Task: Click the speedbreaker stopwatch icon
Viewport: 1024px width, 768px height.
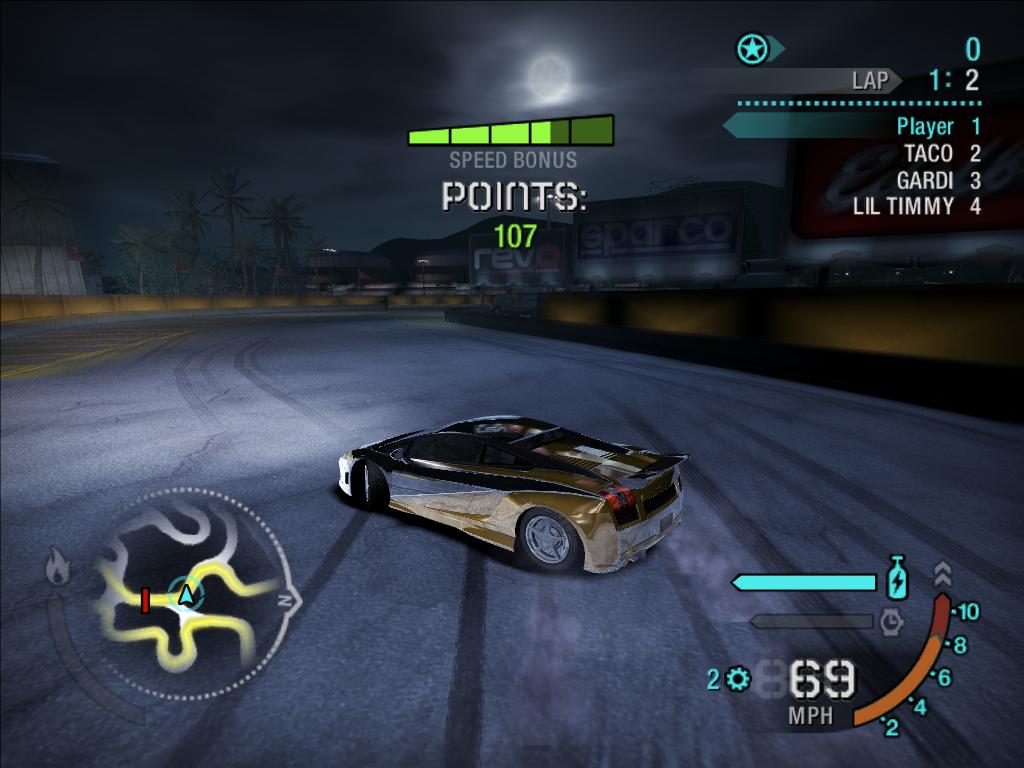Action: pos(891,622)
